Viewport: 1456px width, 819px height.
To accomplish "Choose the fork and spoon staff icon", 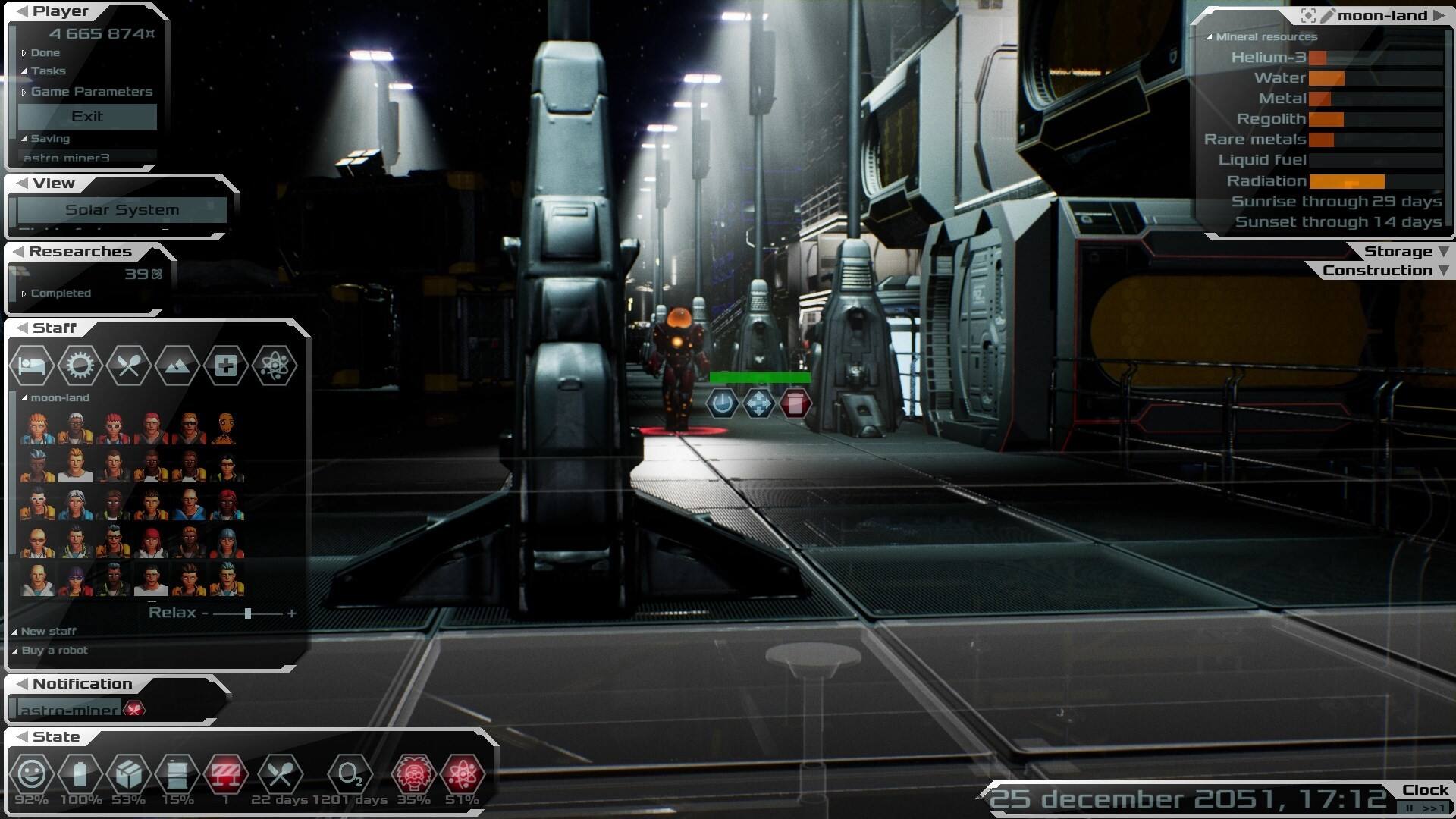I will pyautogui.click(x=128, y=366).
